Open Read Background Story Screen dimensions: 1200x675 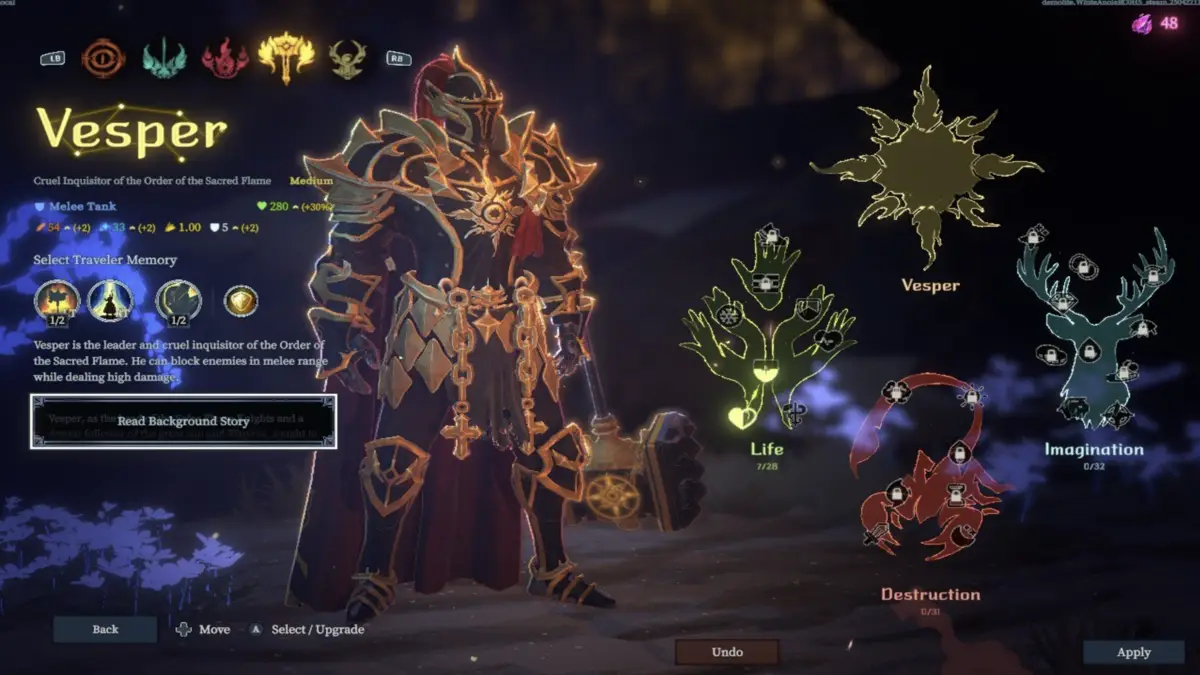pos(183,421)
